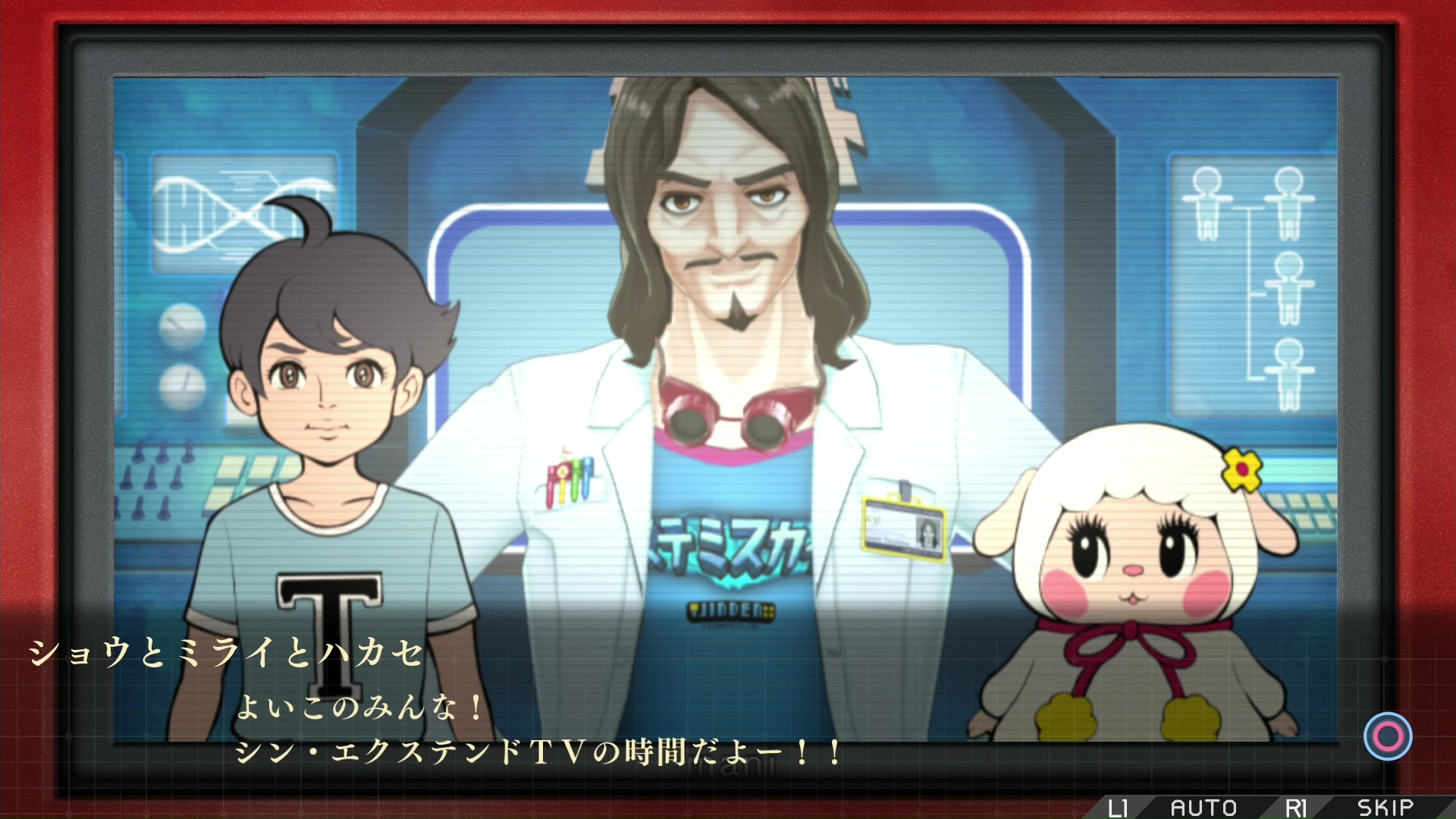1456x819 pixels.
Task: Skip the cutscene with SKIP
Action: pyautogui.click(x=1385, y=807)
